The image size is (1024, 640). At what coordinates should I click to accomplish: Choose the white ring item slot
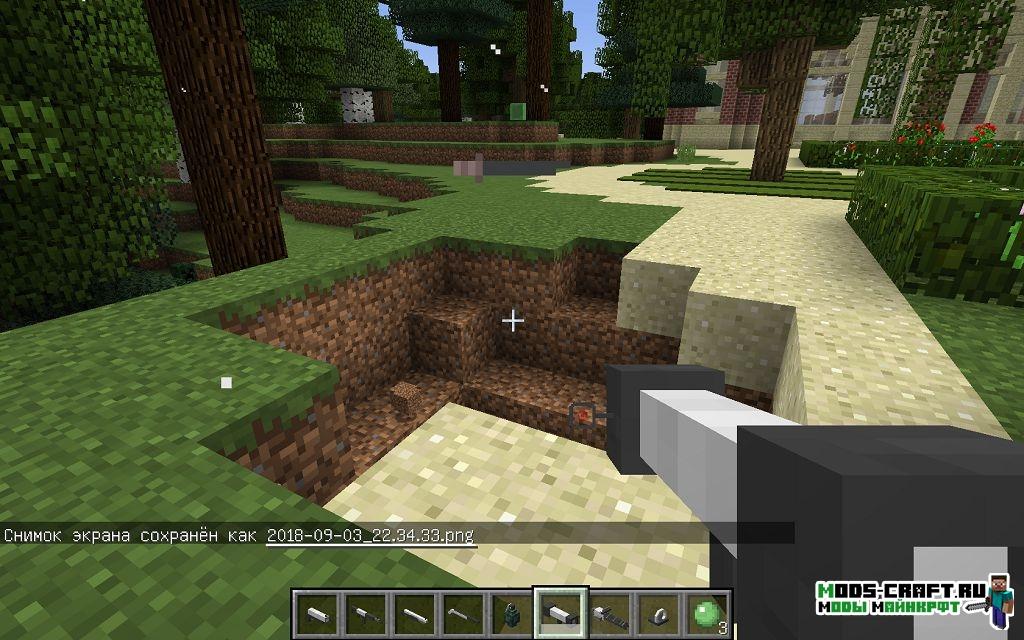(658, 611)
